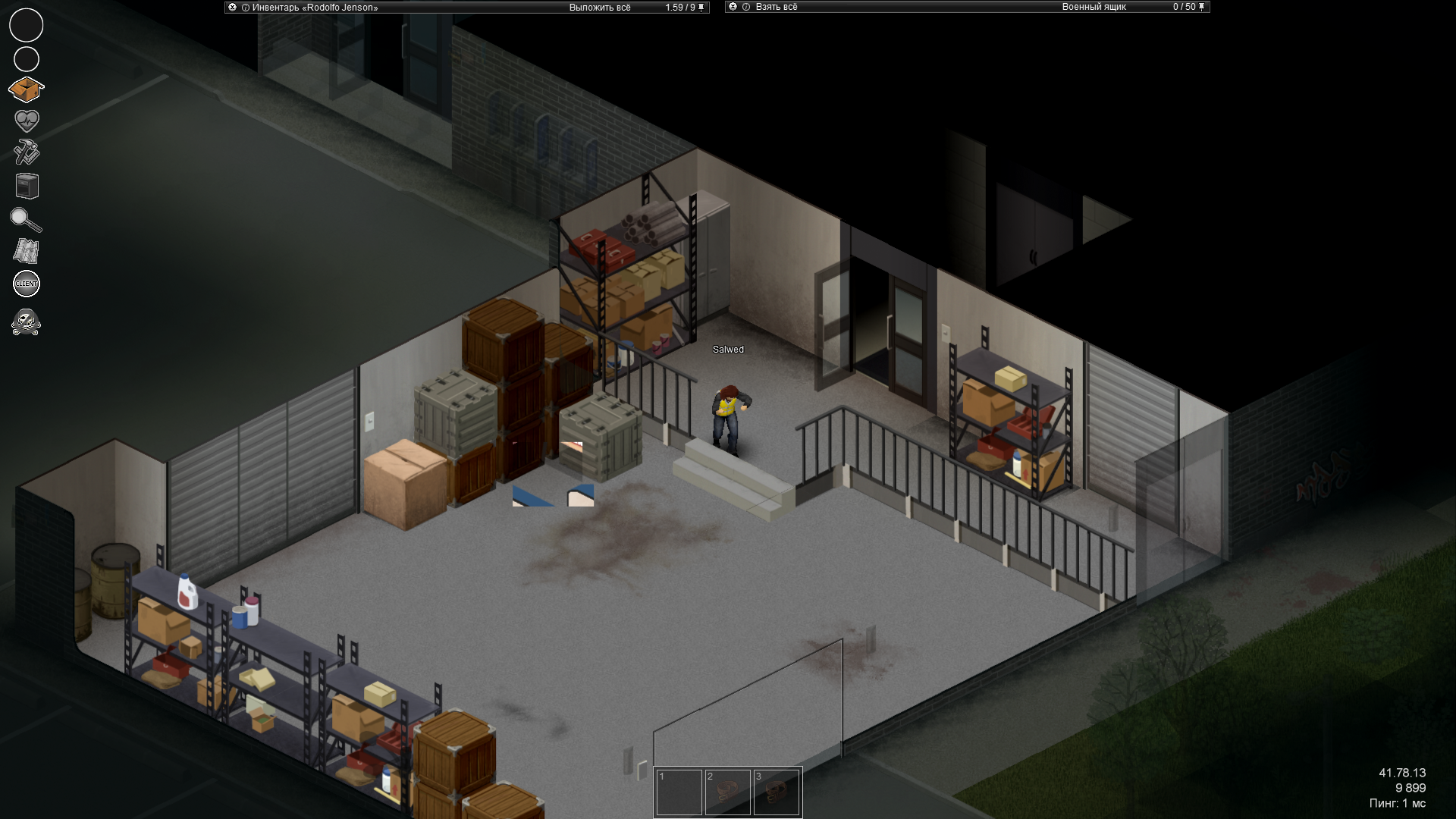This screenshot has width=1456, height=819.
Task: Activate the magnifier search icon
Action: [x=26, y=221]
